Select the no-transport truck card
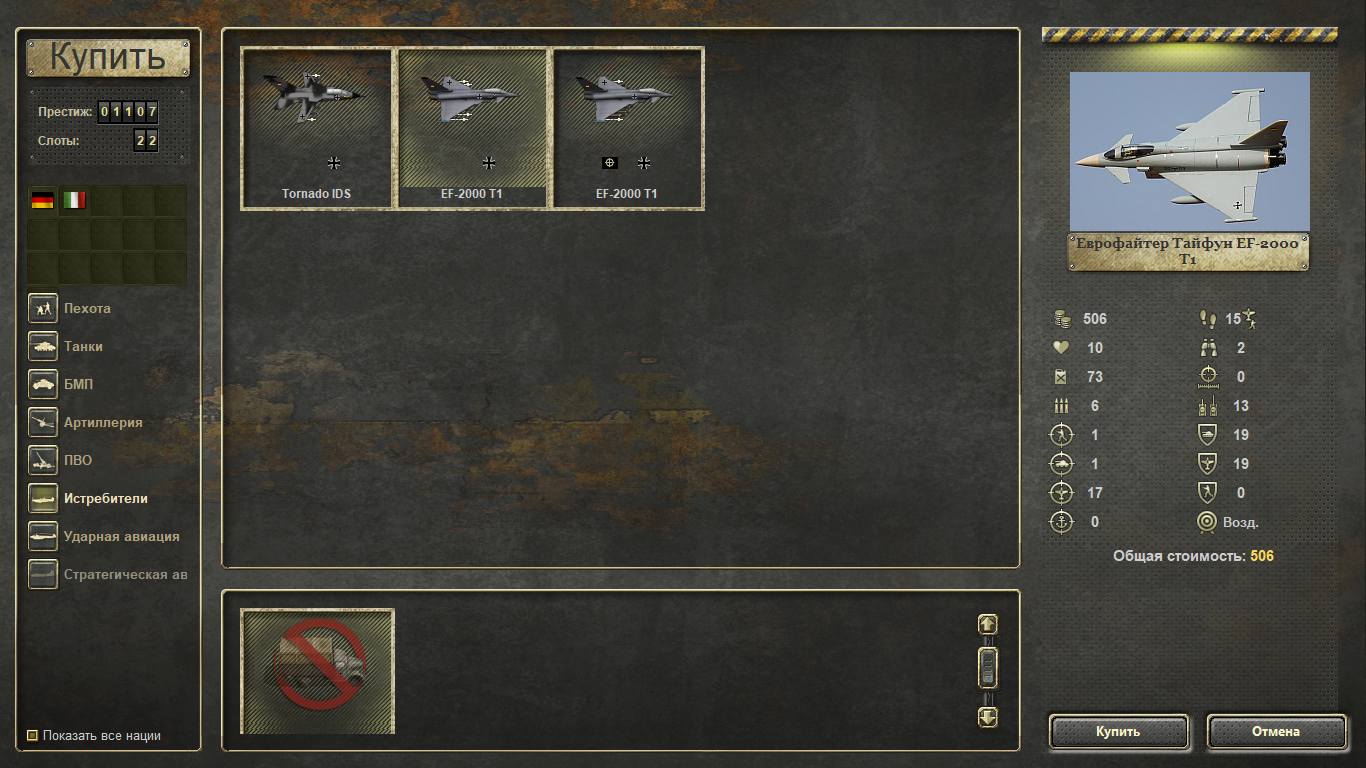 [x=318, y=670]
